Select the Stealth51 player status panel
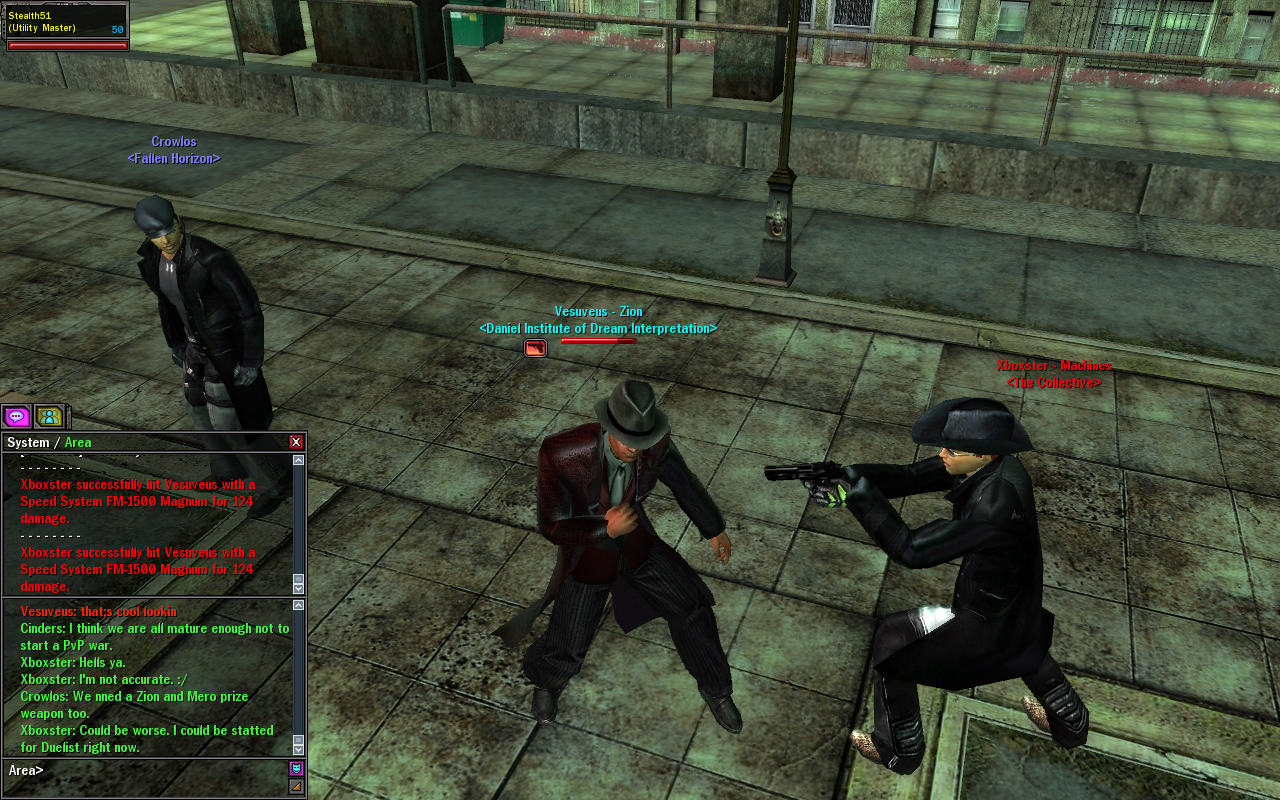Screen dimensions: 1280x800 [66, 26]
